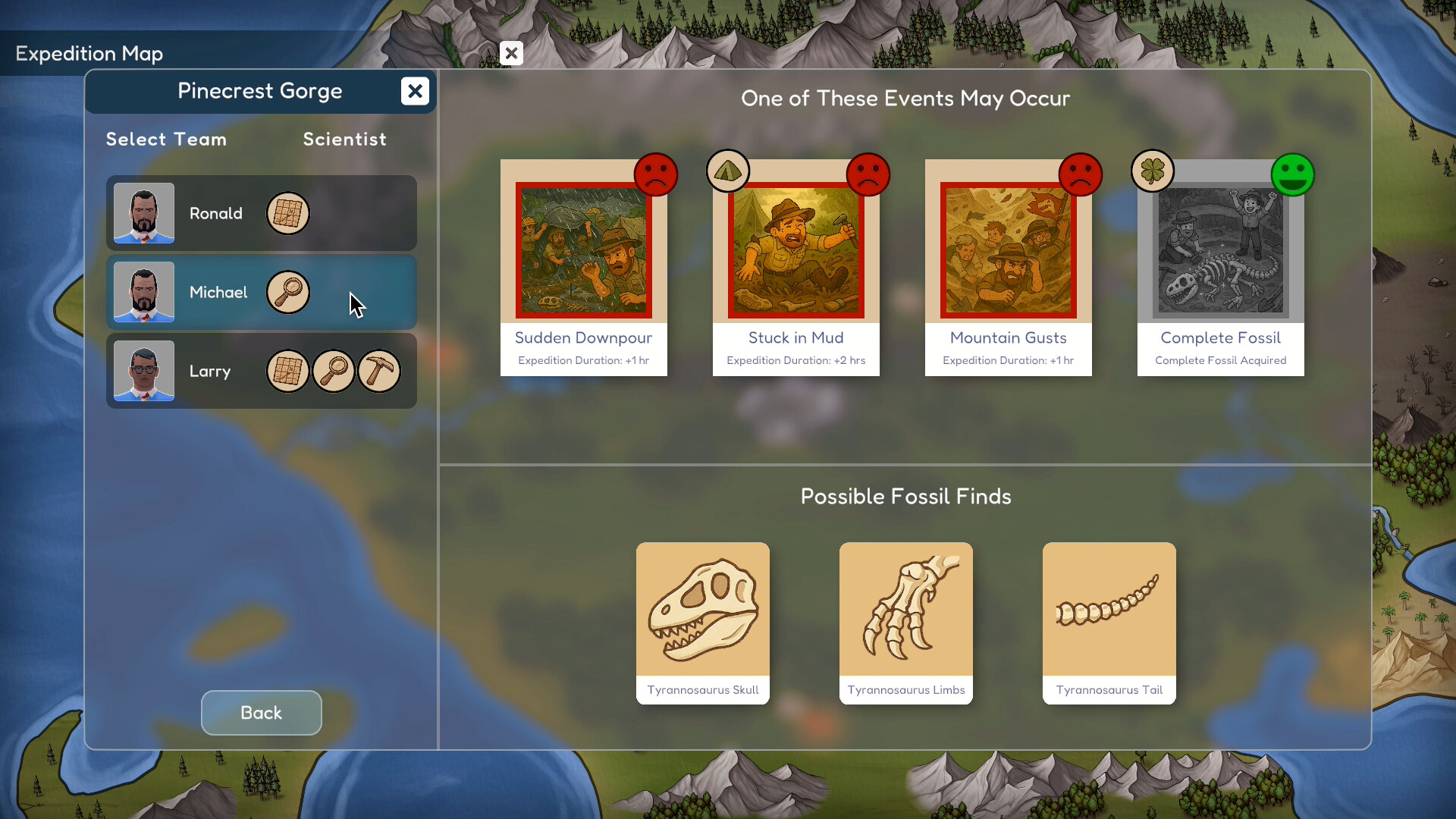Select the map skill icon next to Ronald
The image size is (1456, 819).
click(x=288, y=213)
